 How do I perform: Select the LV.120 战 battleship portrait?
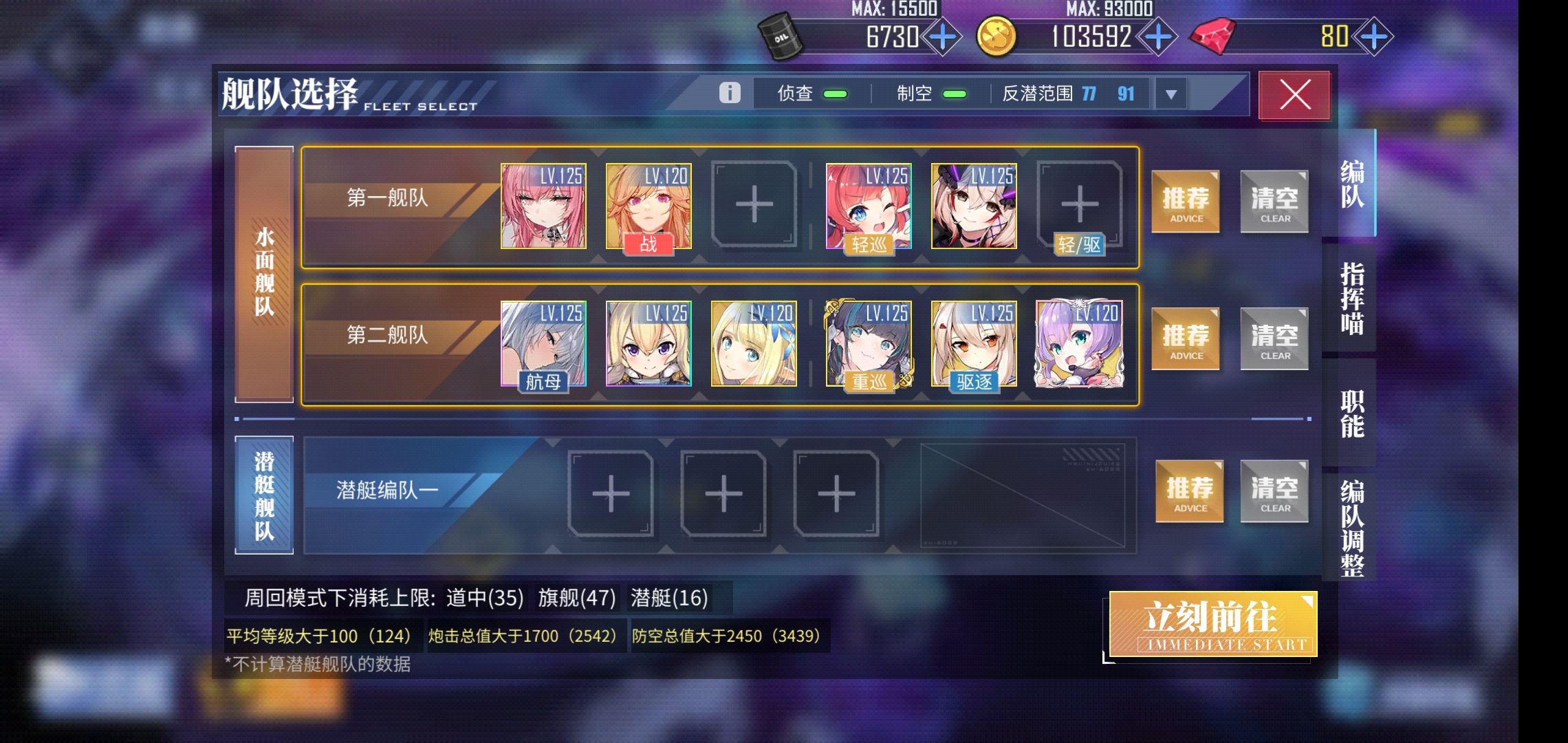pos(649,204)
